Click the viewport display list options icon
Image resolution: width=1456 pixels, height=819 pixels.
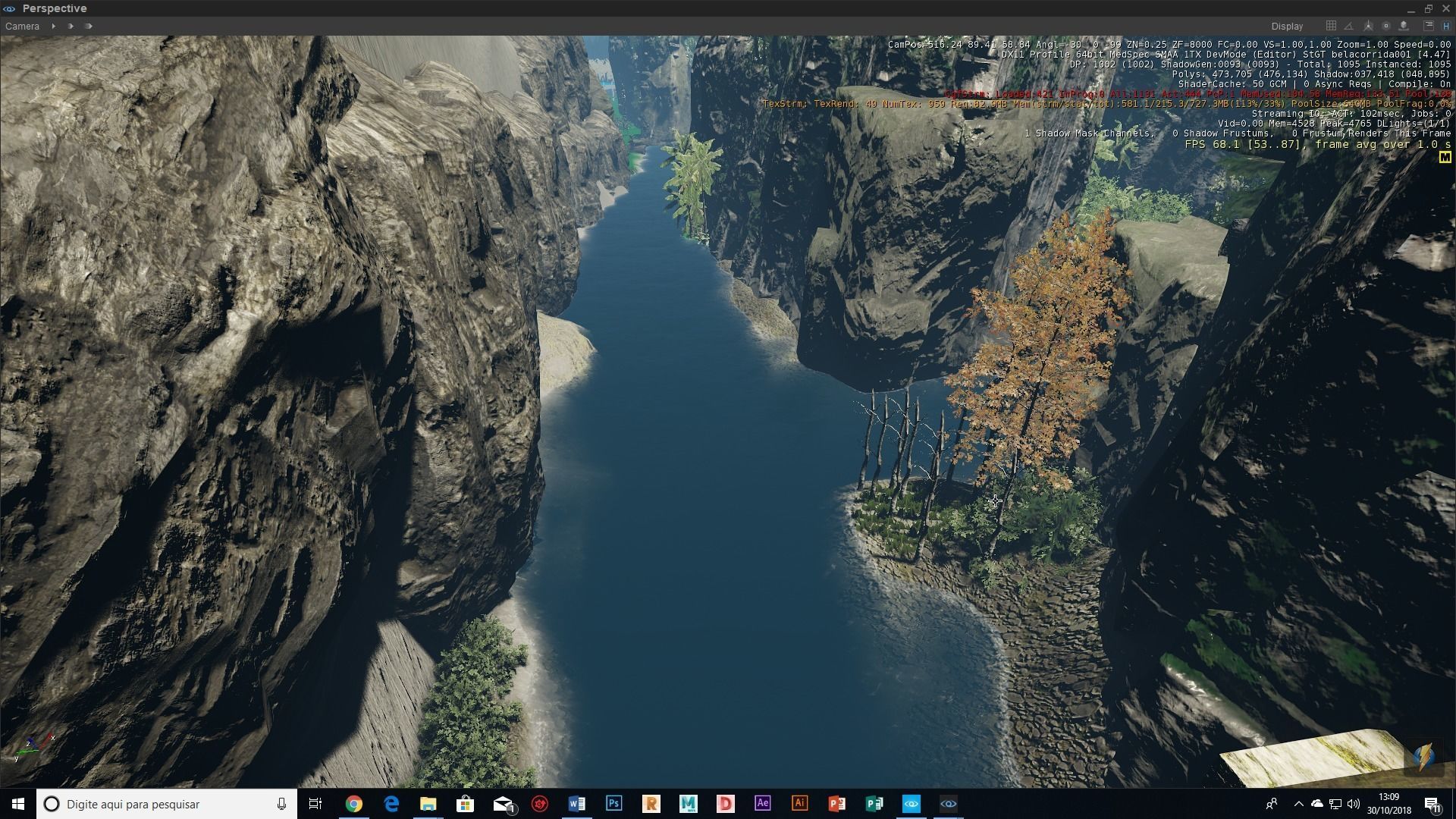click(1427, 25)
